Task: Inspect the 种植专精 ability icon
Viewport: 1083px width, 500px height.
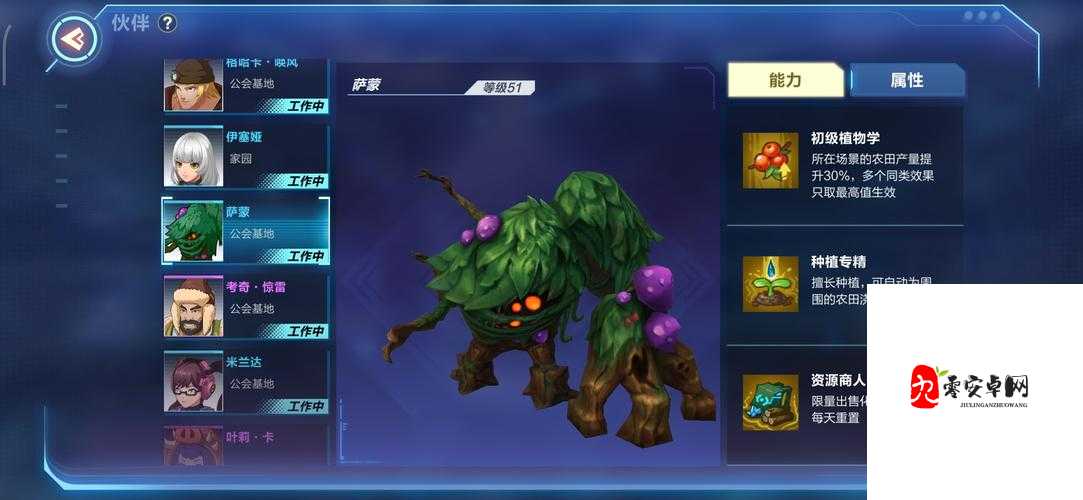Action: point(770,283)
